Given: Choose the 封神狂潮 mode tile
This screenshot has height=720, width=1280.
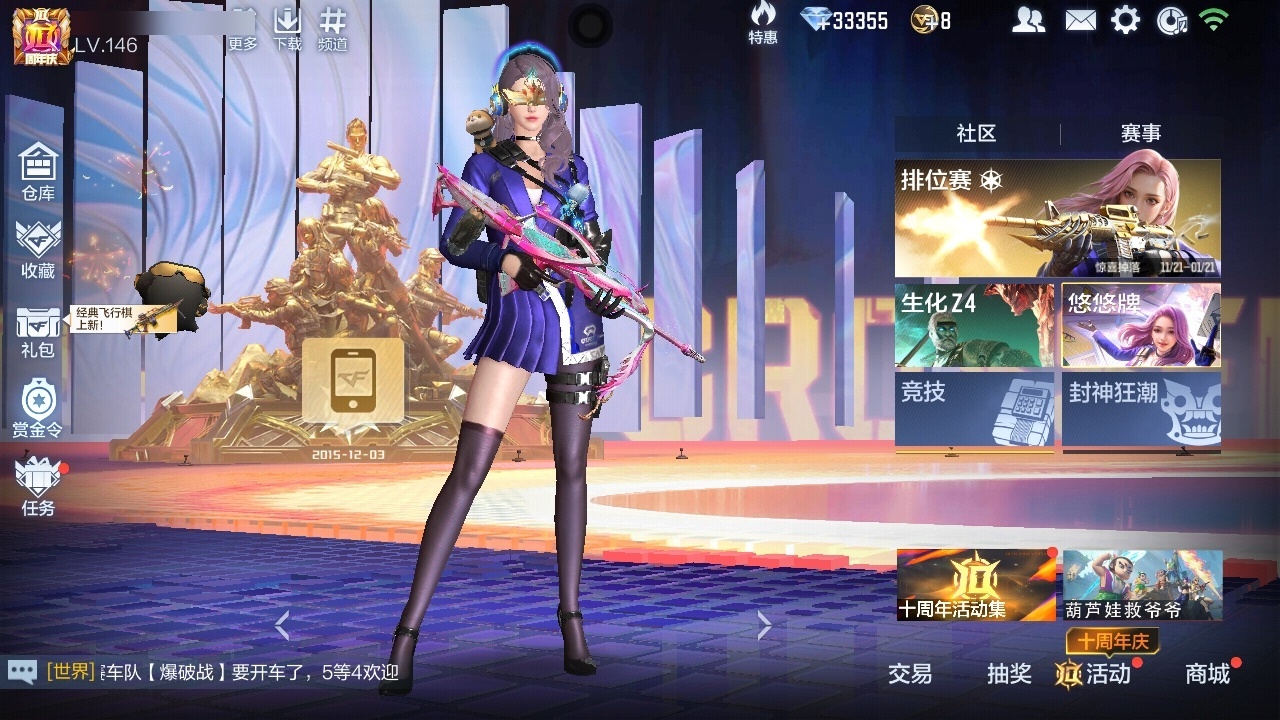Looking at the screenshot, I should coord(1141,409).
